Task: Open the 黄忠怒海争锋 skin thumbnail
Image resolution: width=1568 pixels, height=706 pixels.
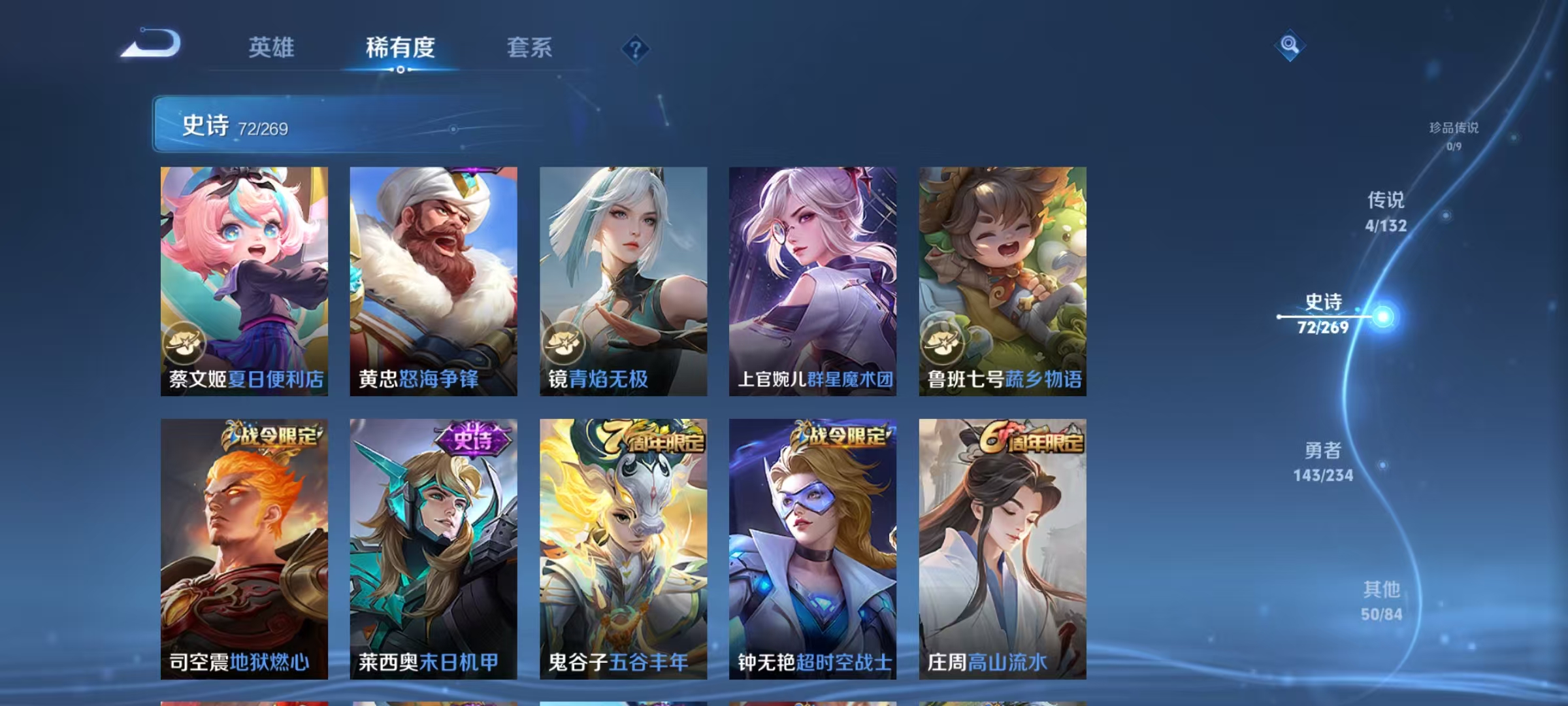Action: (433, 281)
